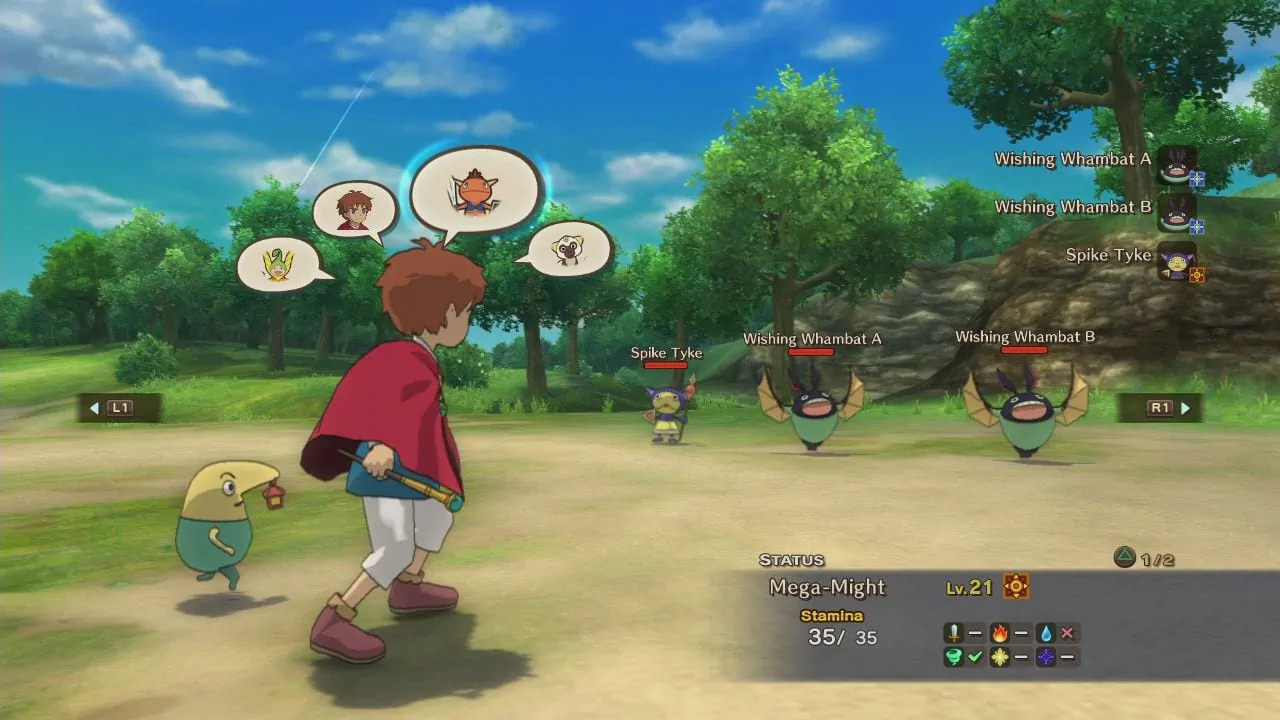Click the light affinity flower icon
Image resolution: width=1280 pixels, height=720 pixels.
[x=999, y=657]
